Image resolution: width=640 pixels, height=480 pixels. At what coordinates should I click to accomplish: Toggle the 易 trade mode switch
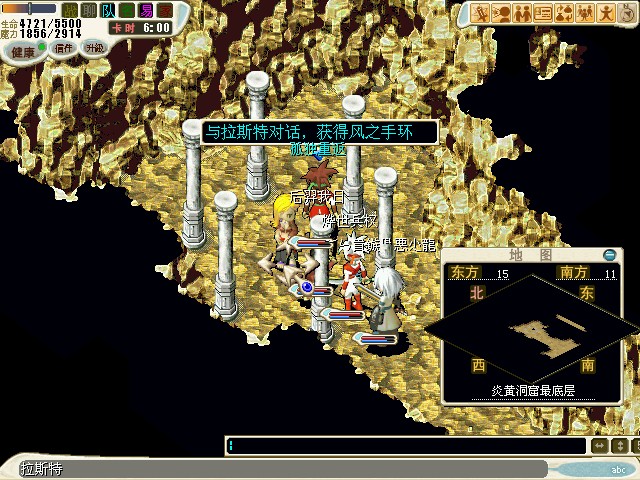click(x=146, y=10)
